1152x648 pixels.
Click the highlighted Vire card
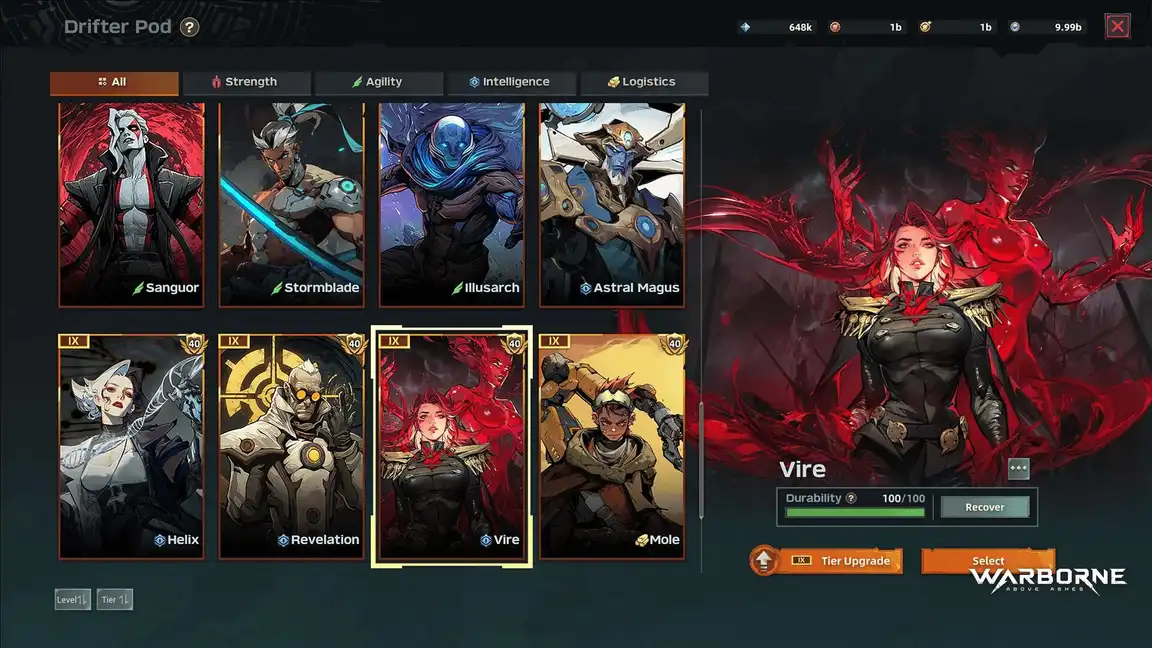click(x=452, y=446)
